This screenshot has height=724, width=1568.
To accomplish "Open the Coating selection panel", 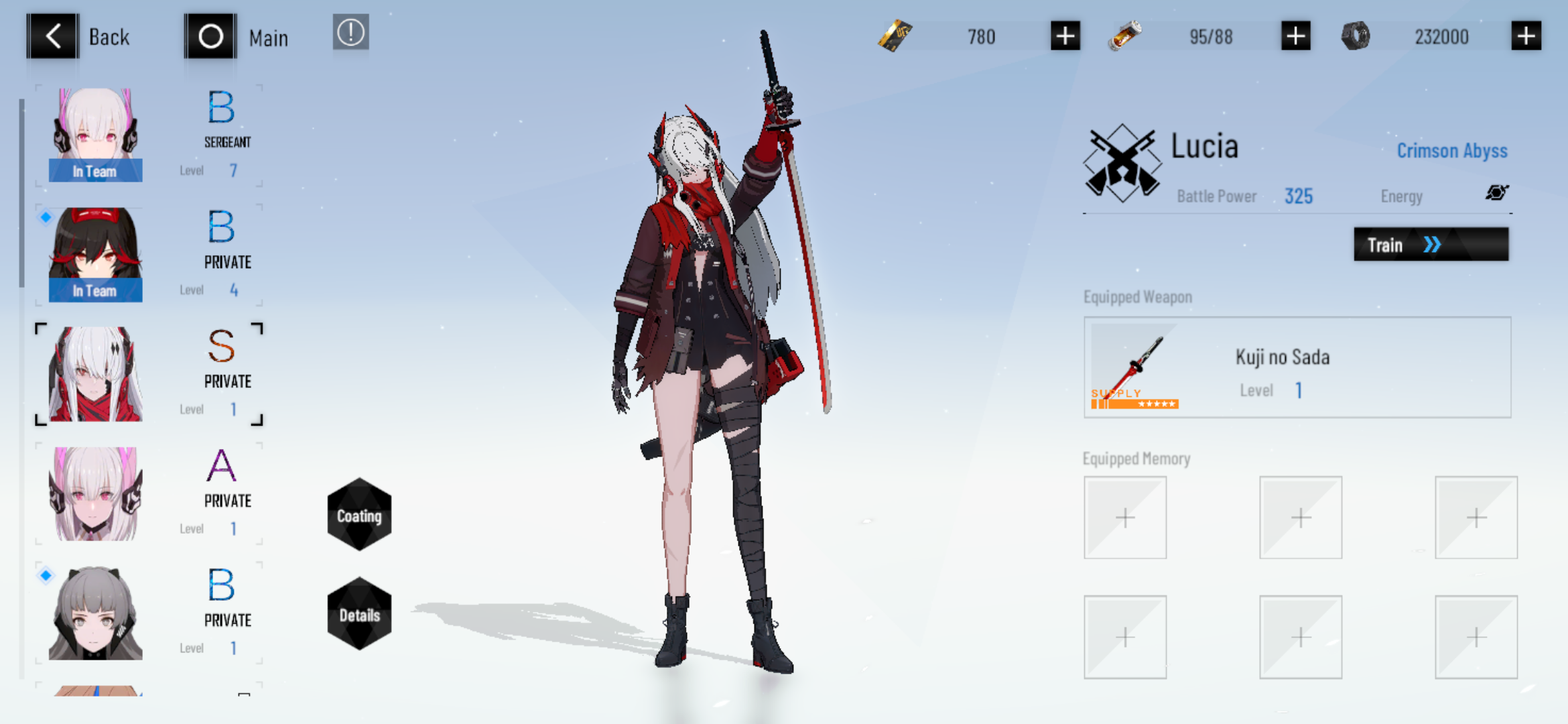I will pos(359,515).
